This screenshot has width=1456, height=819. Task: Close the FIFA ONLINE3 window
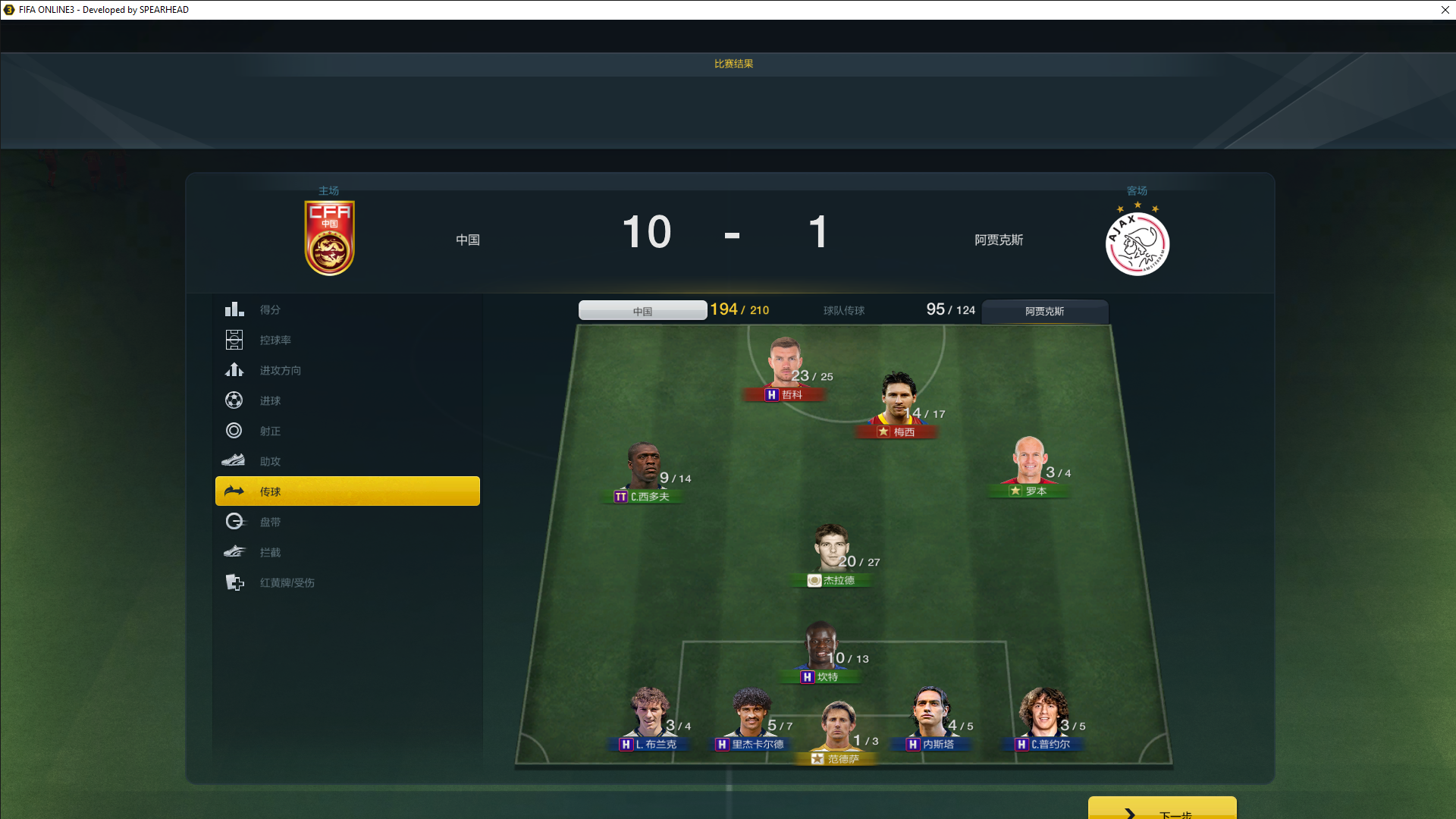[x=1445, y=10]
